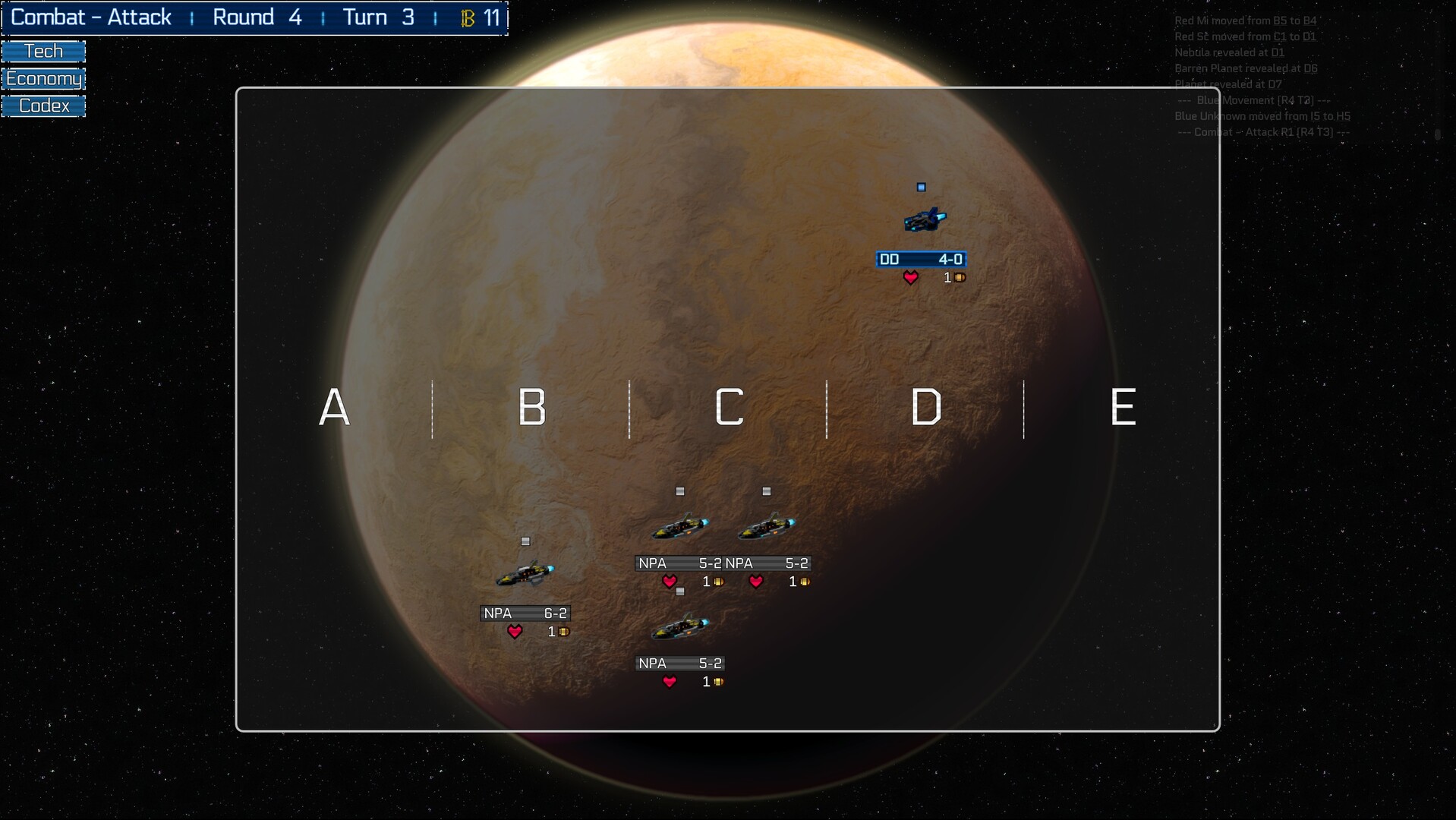Click the heart icon under NPA 6-2
1456x820 pixels.
coord(516,631)
